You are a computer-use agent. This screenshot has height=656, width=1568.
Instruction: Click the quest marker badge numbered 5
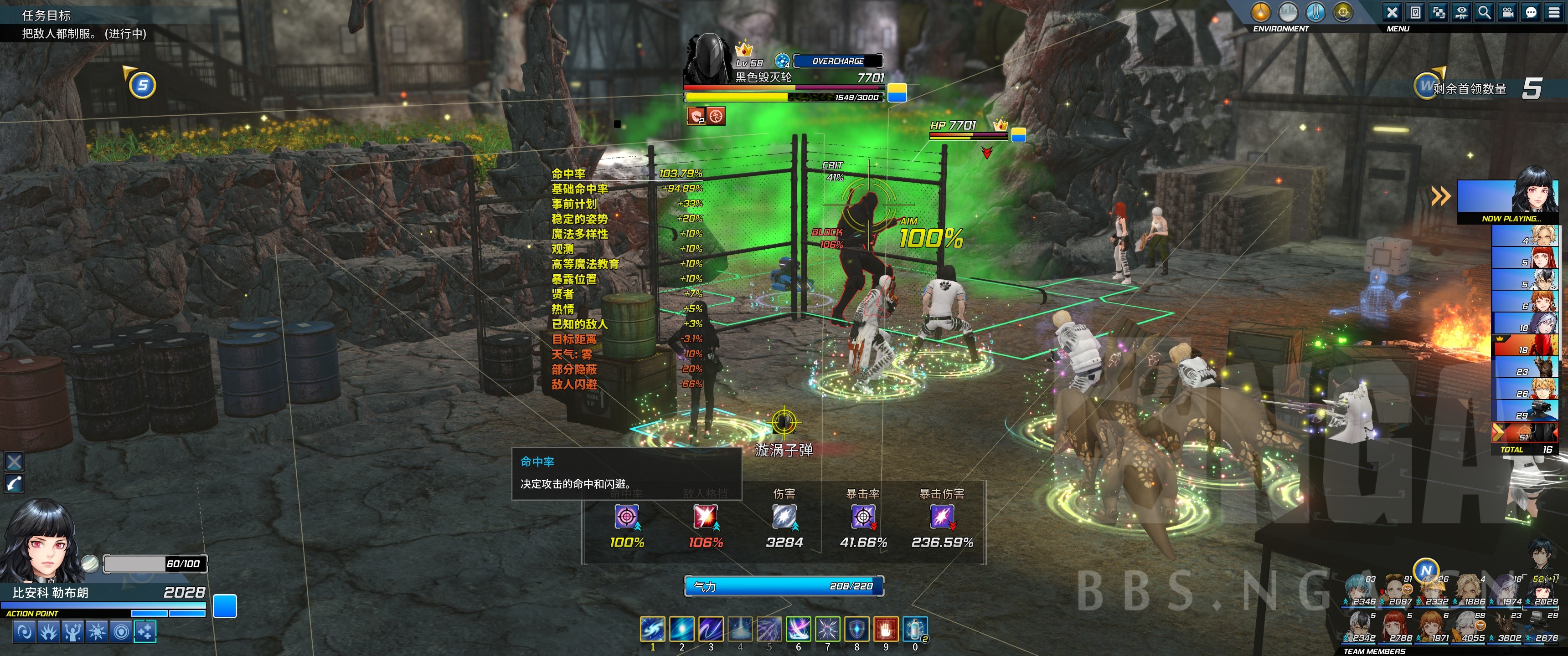point(143,85)
